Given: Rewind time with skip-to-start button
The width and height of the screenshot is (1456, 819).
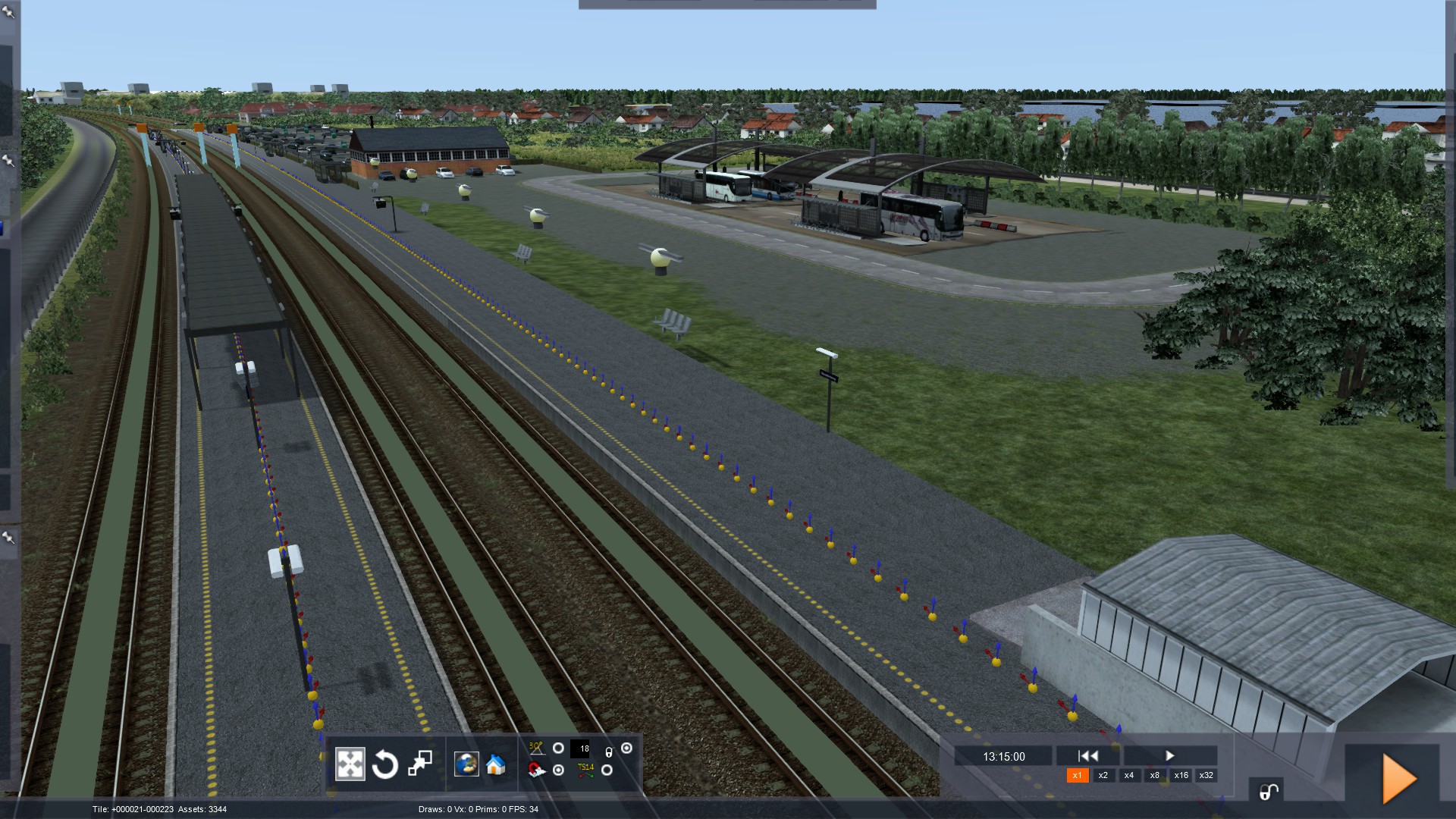Looking at the screenshot, I should tap(1088, 755).
